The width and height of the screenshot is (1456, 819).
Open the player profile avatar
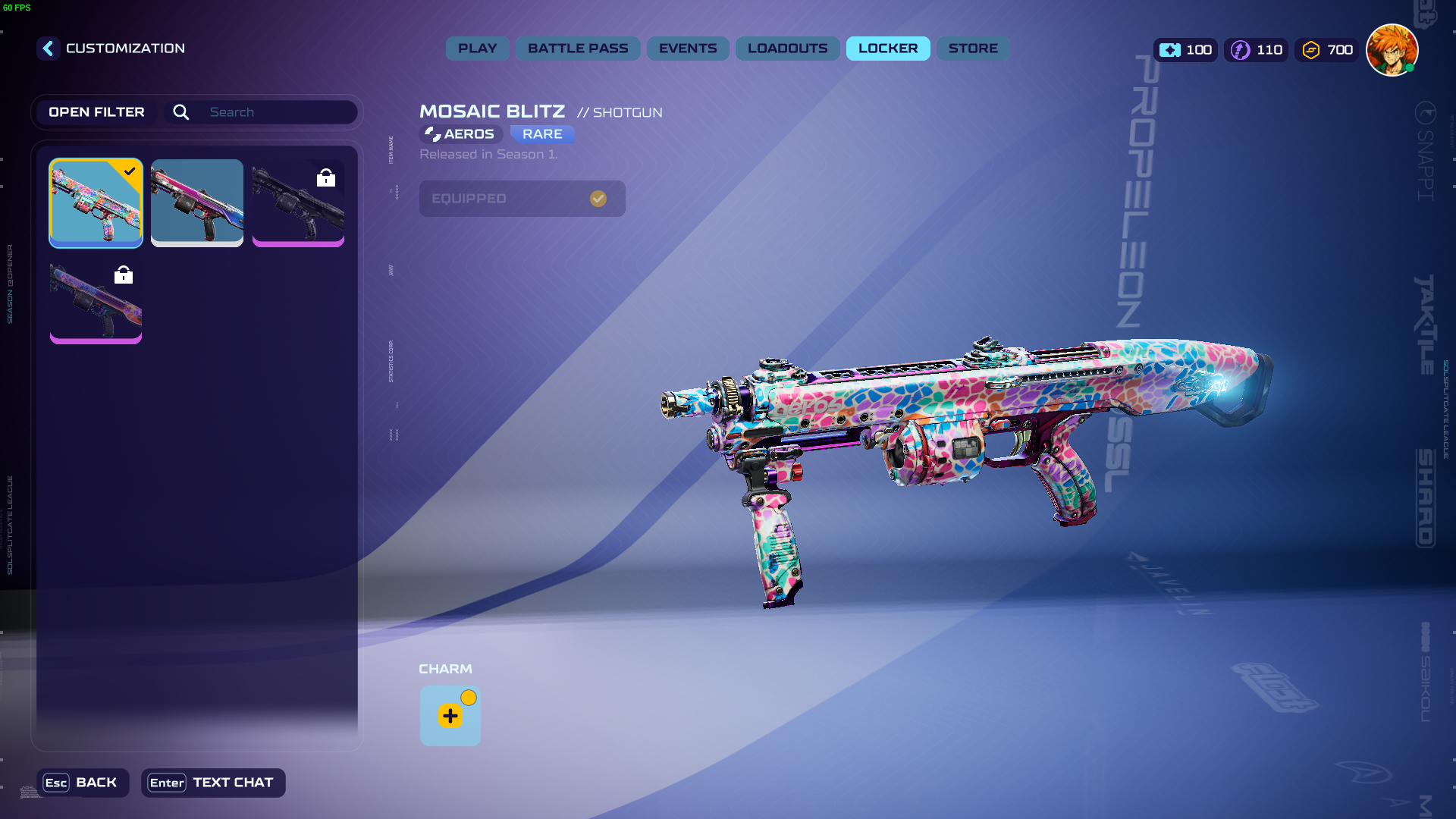(1392, 50)
